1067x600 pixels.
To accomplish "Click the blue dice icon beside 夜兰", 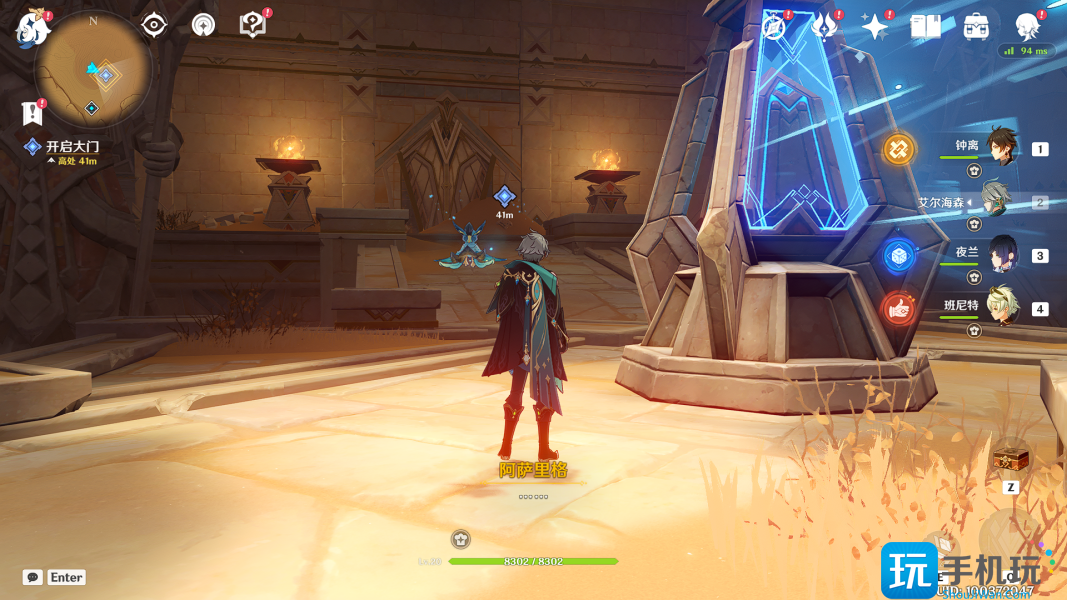I will click(x=899, y=255).
